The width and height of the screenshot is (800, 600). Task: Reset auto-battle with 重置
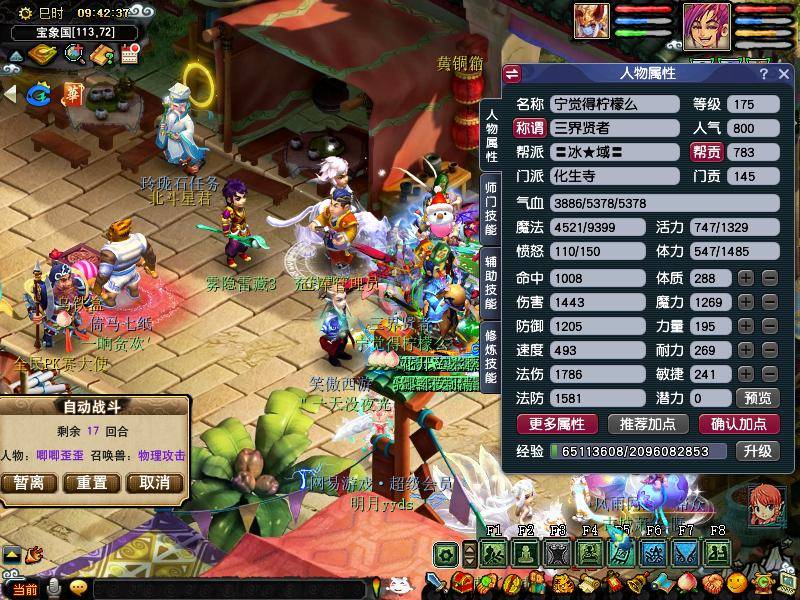[x=91, y=483]
